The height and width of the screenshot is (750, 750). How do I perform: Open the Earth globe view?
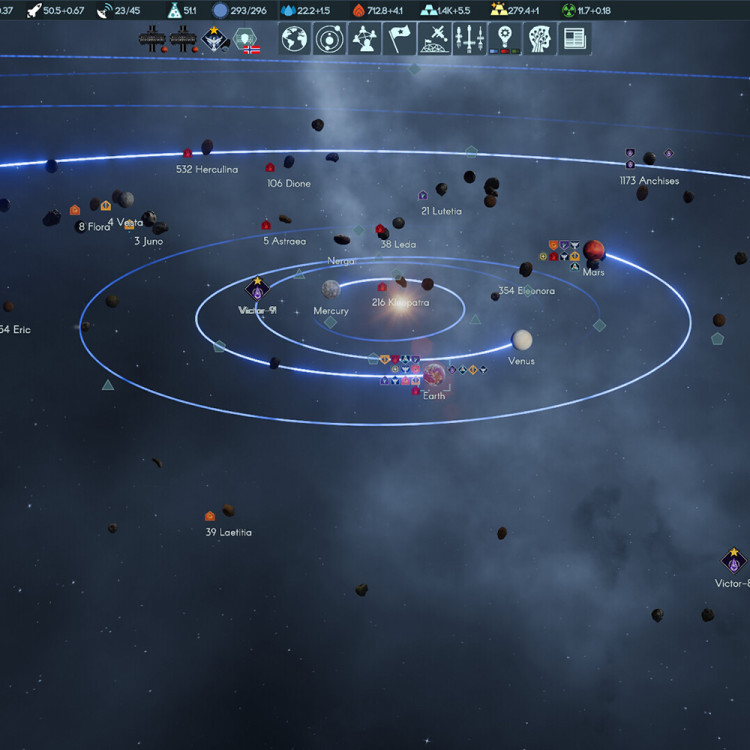tap(294, 39)
